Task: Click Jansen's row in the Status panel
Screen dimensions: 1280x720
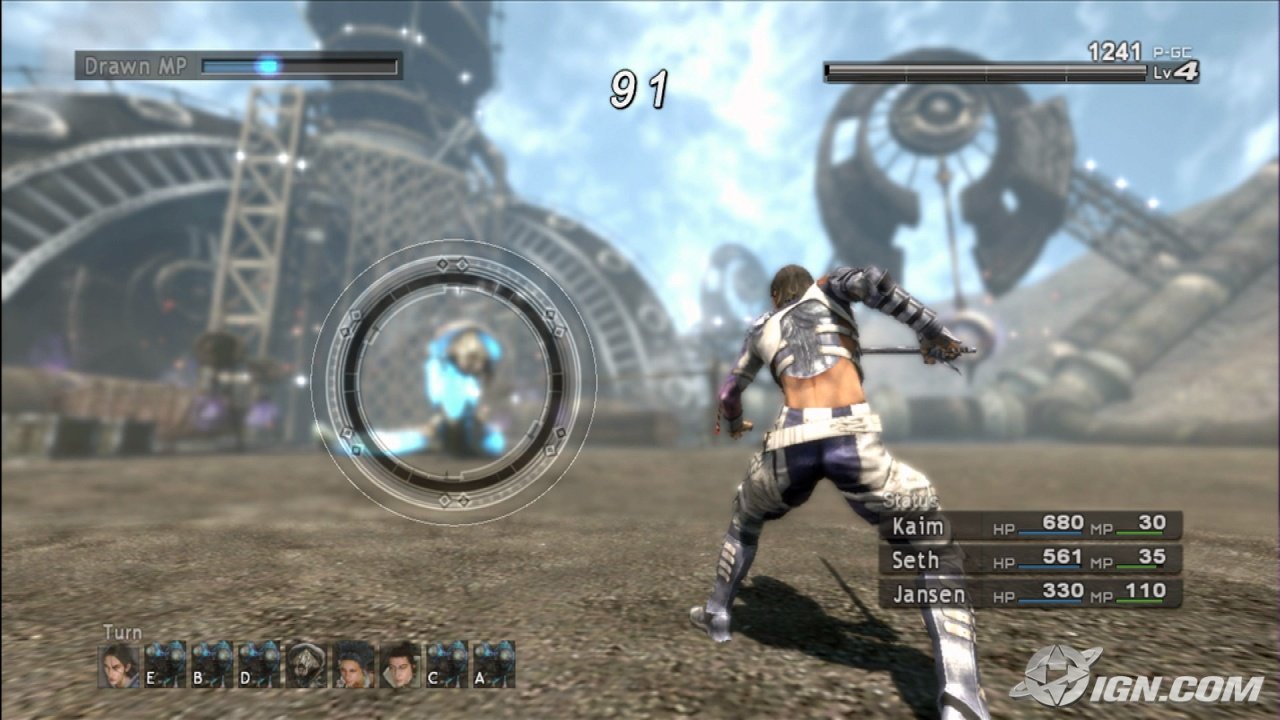Action: [1030, 594]
